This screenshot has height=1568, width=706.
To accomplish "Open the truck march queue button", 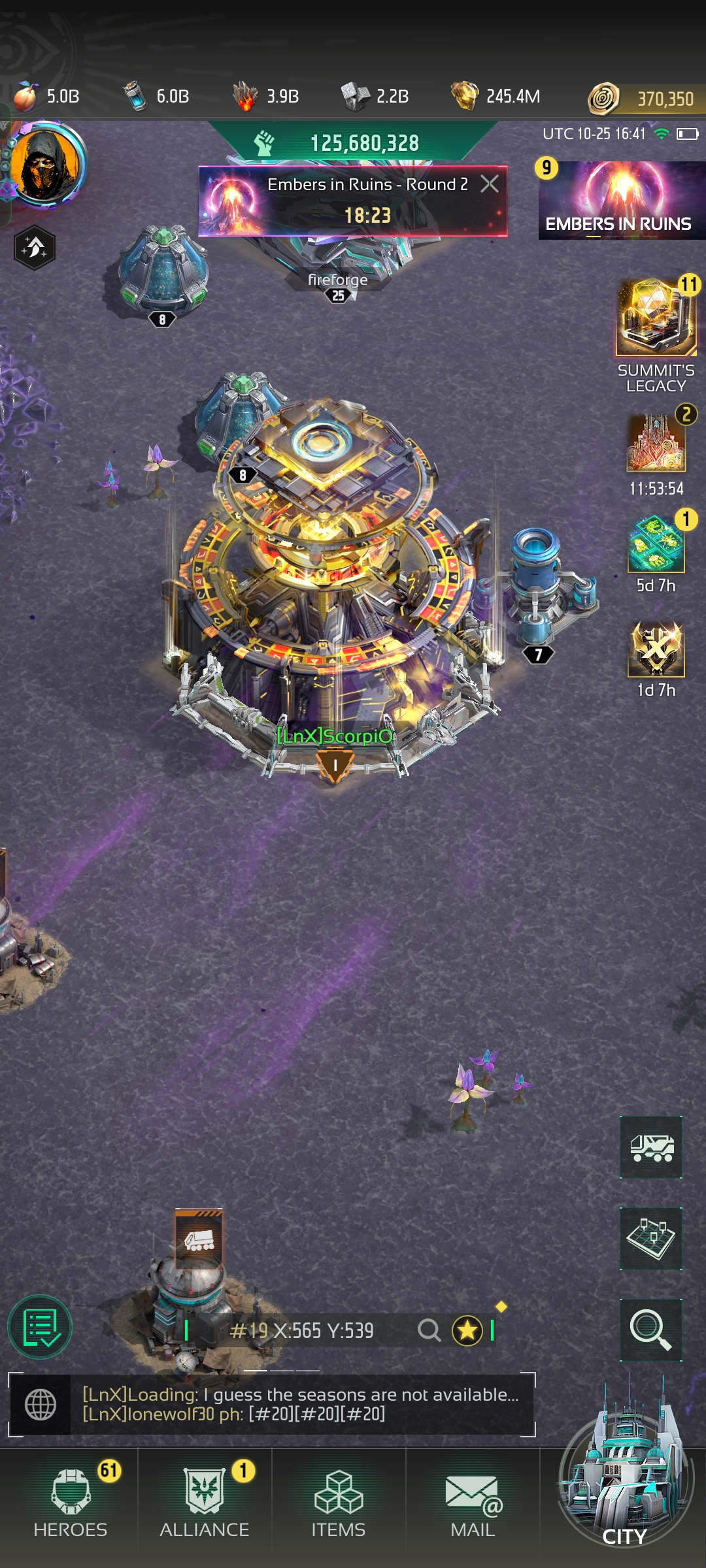I will (x=650, y=1148).
